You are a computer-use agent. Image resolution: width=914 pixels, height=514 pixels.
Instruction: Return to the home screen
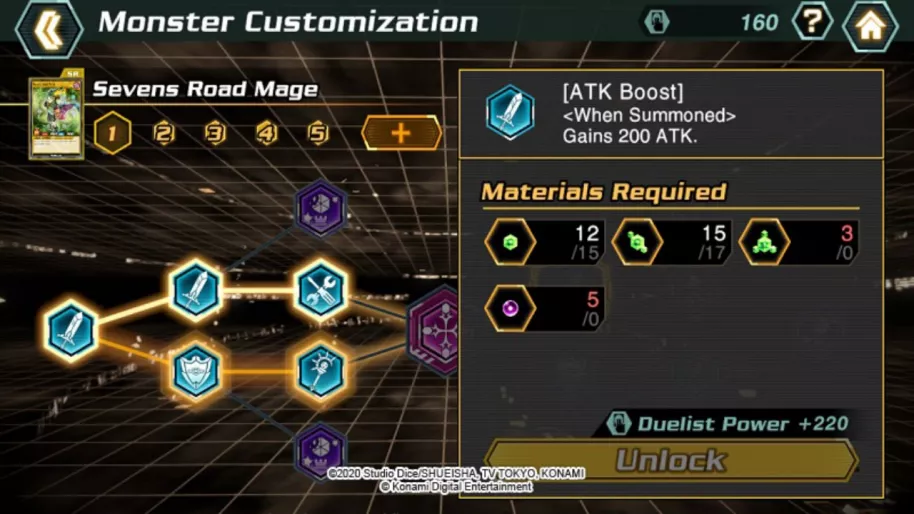tap(870, 25)
